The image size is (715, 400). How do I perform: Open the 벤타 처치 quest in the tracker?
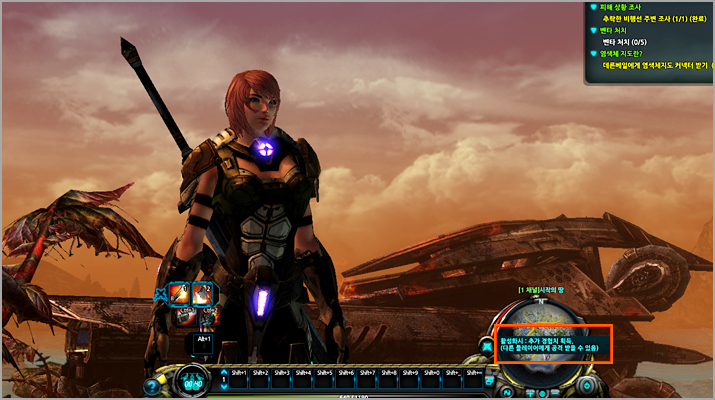coord(612,31)
